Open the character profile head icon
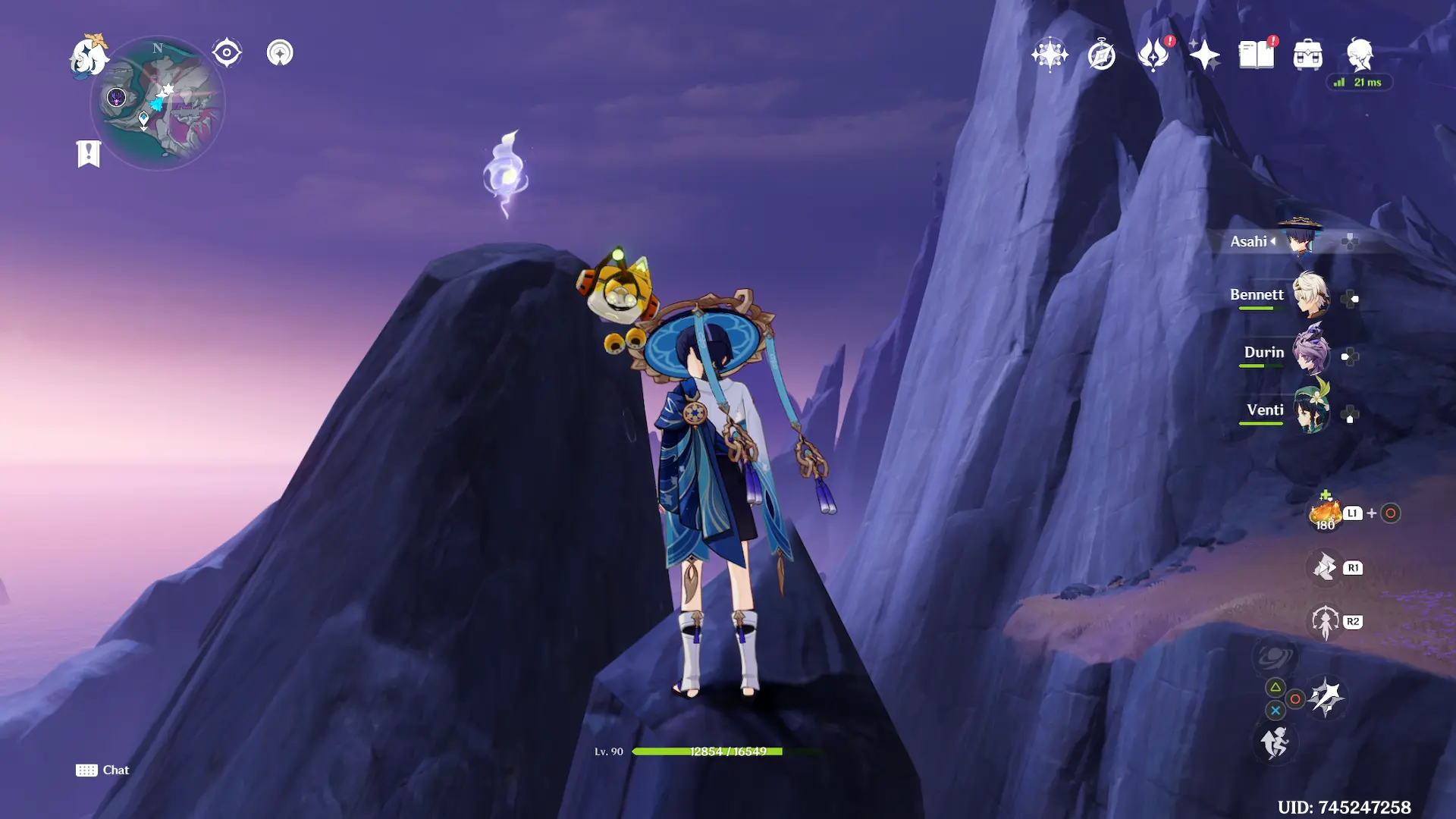 click(x=1360, y=55)
